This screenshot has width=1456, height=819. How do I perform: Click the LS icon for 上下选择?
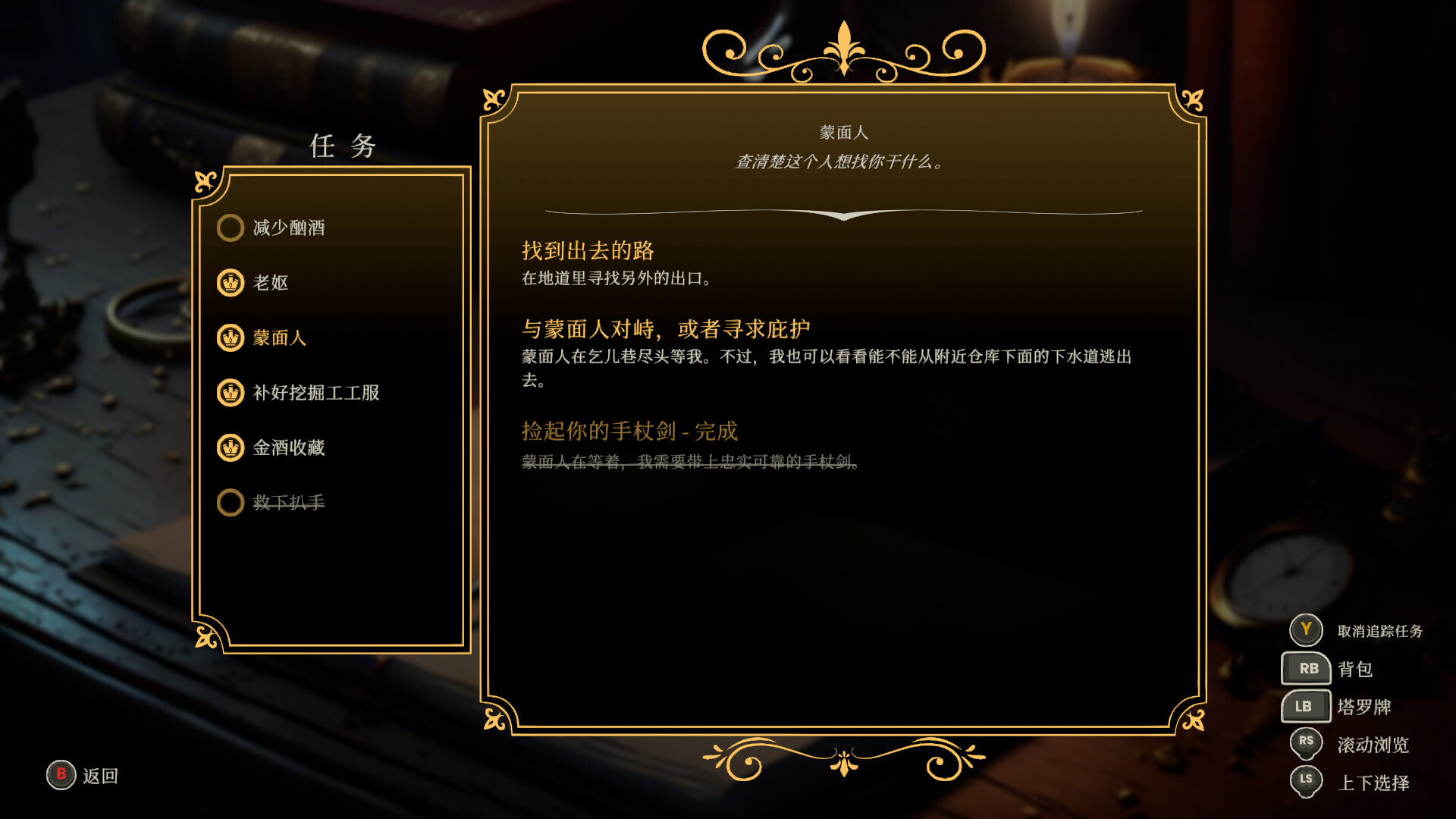(1306, 780)
